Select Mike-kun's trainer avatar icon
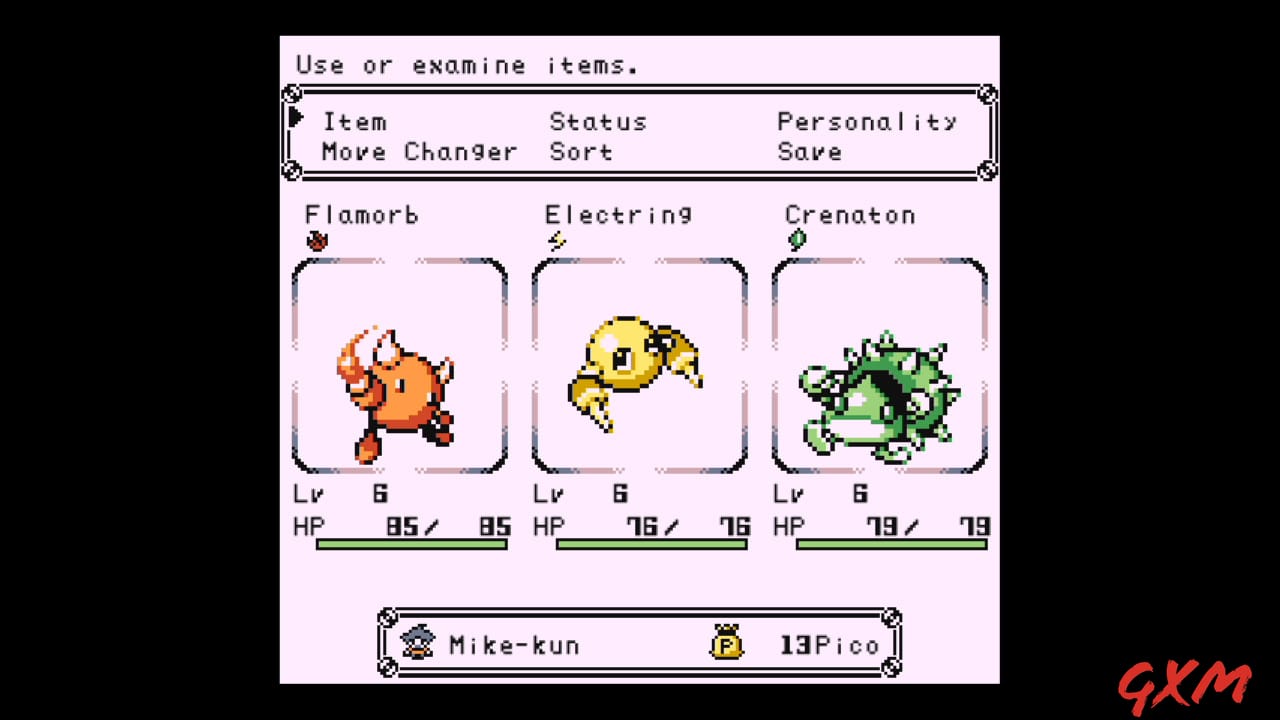Viewport: 1280px width, 720px height. pyautogui.click(x=418, y=641)
